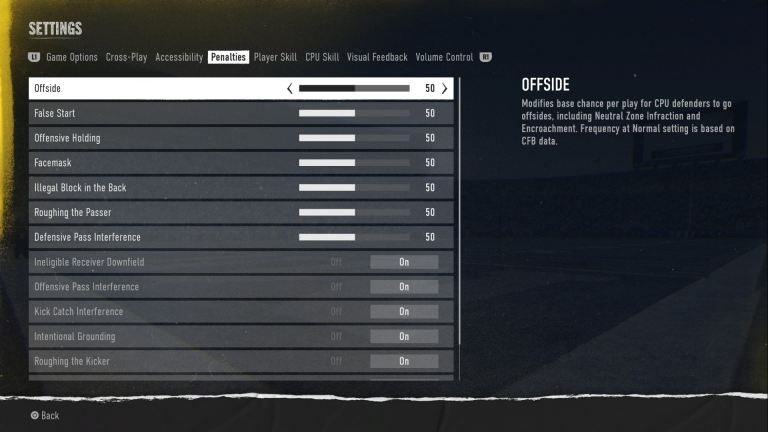Show the Visual Feedback tab
Screen dimensions: 768x432
click(x=378, y=58)
